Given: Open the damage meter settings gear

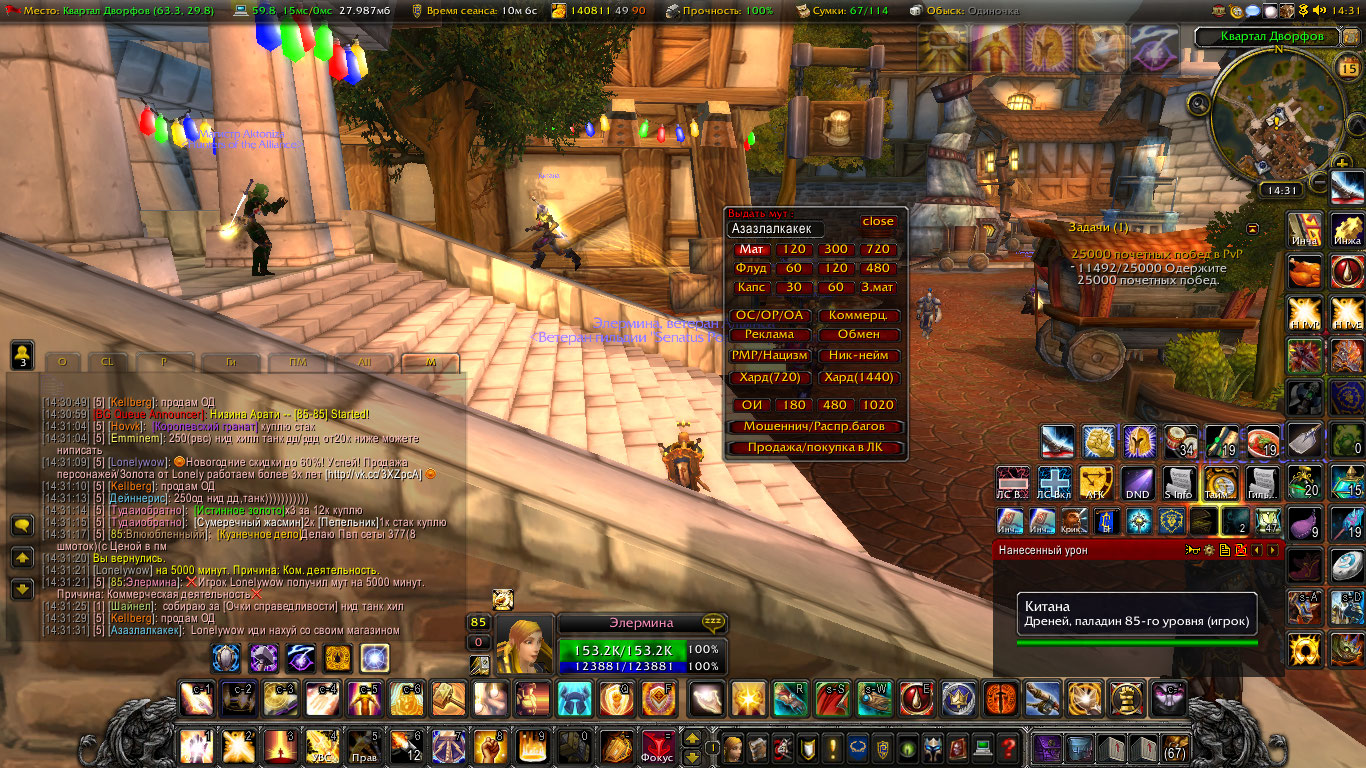Looking at the screenshot, I should pyautogui.click(x=1208, y=550).
